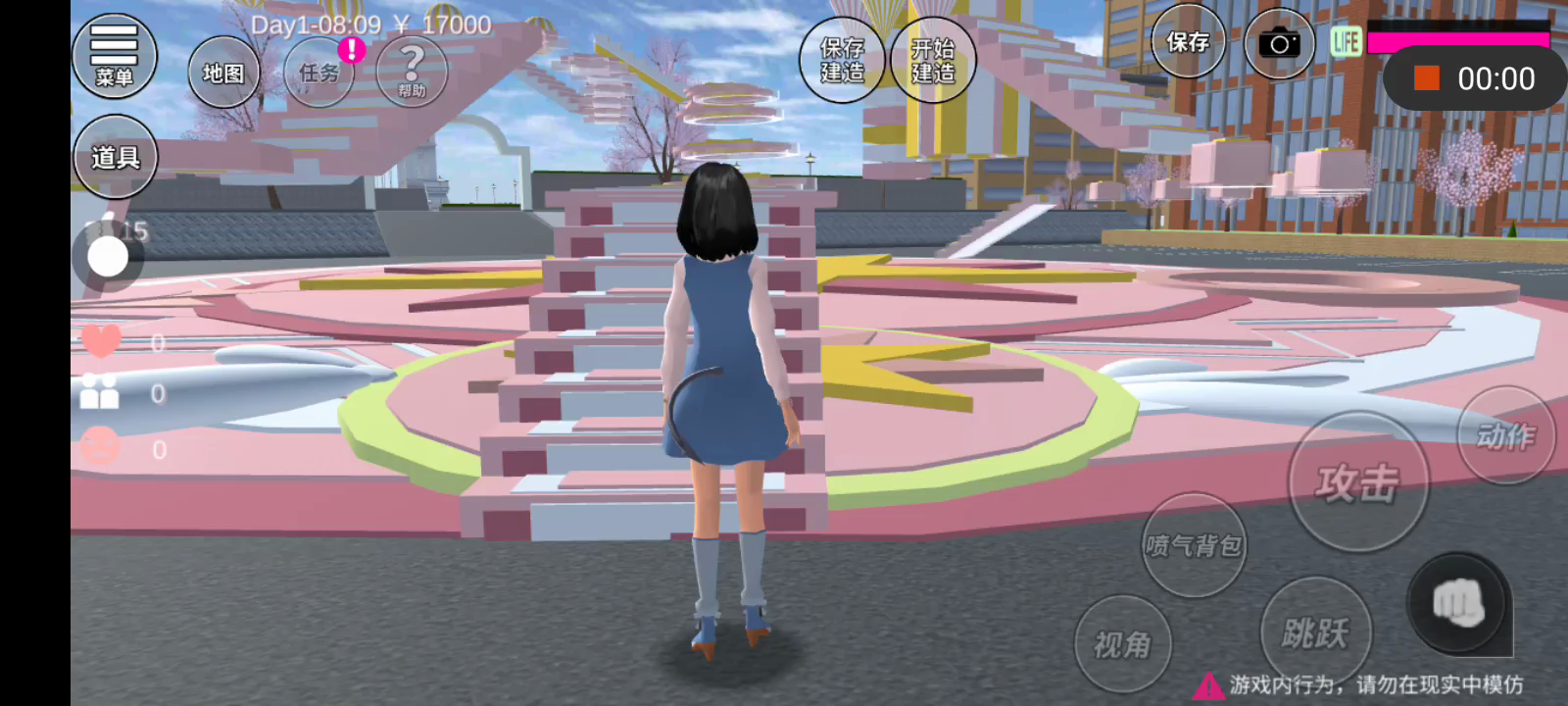Show the 任务 quest list
This screenshot has height=706, width=1568.
[318, 73]
